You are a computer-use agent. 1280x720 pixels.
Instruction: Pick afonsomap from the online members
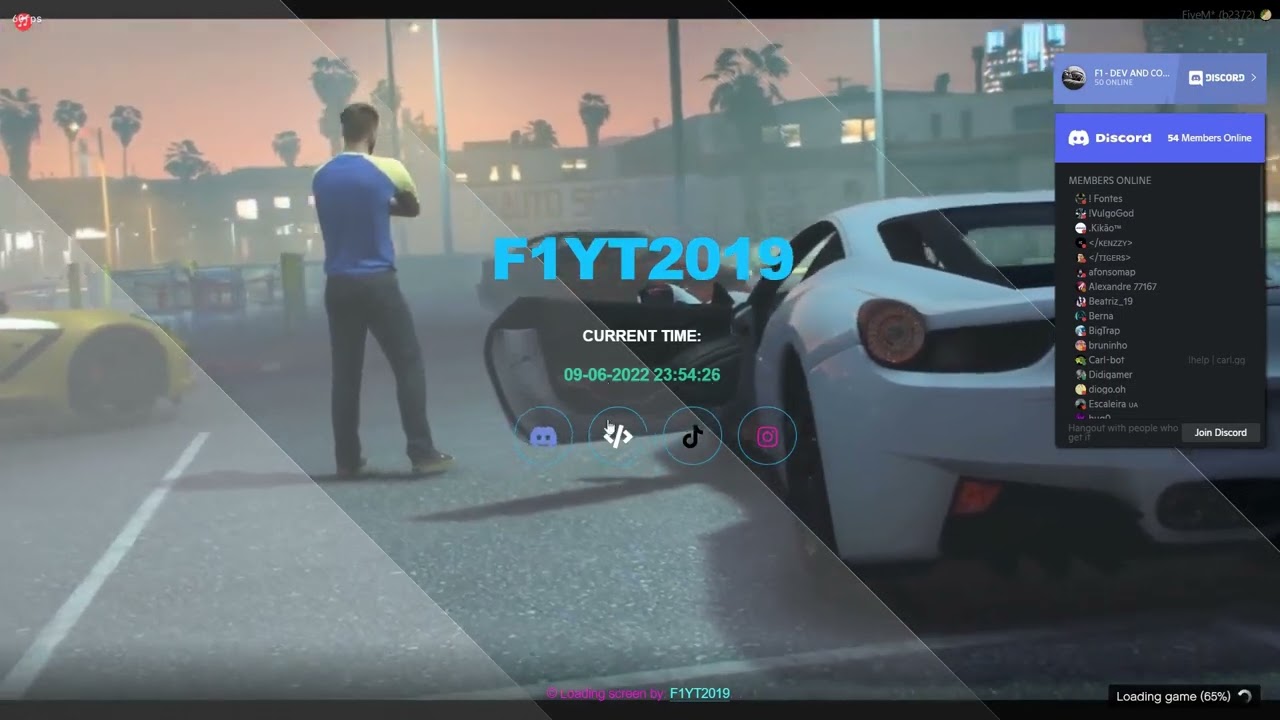point(1112,272)
